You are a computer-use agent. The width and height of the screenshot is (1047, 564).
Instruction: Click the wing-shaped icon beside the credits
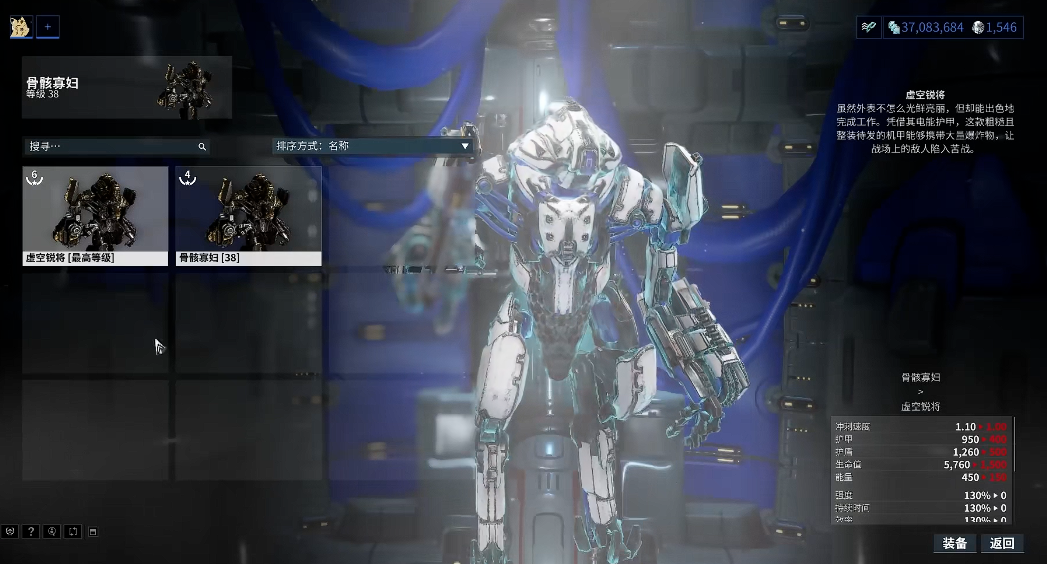869,27
